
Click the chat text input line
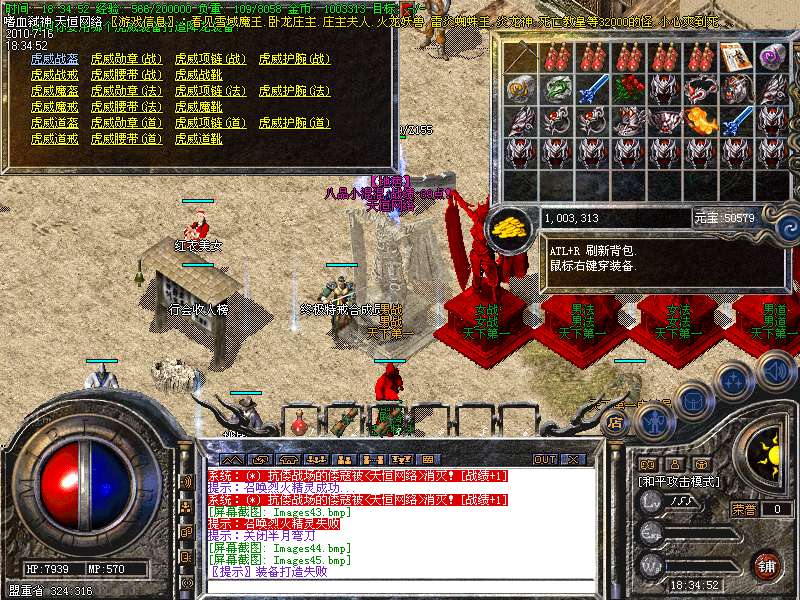[400, 587]
